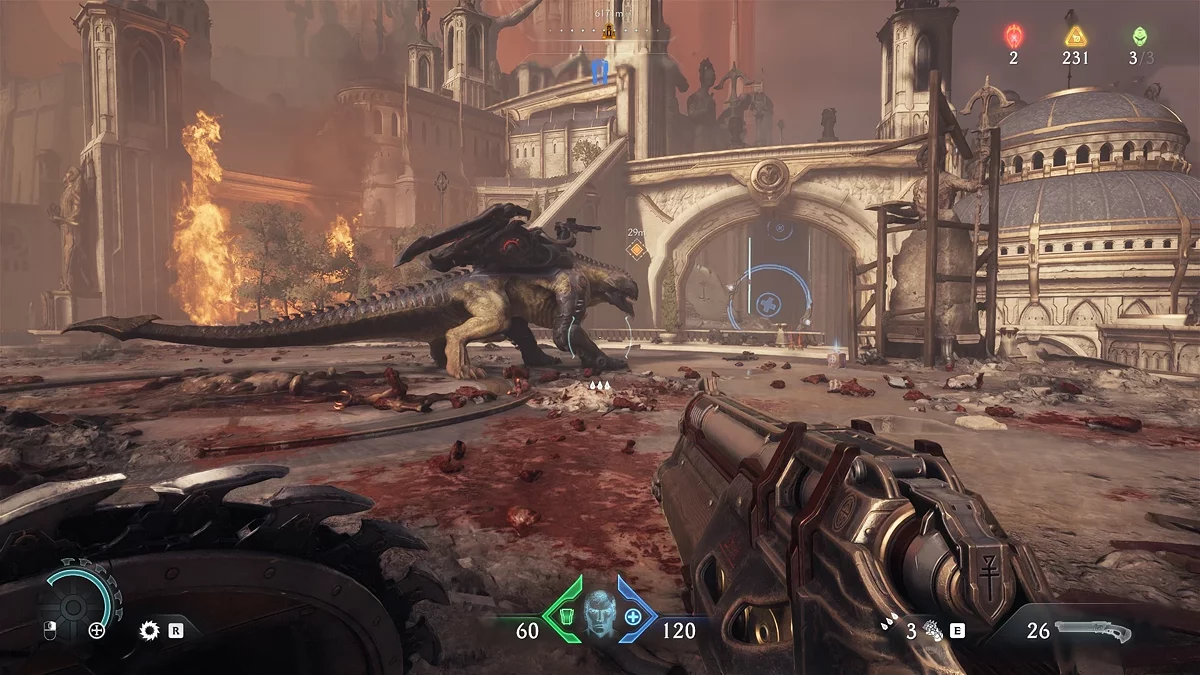Click the blue objective marker near the tower

[x=599, y=71]
